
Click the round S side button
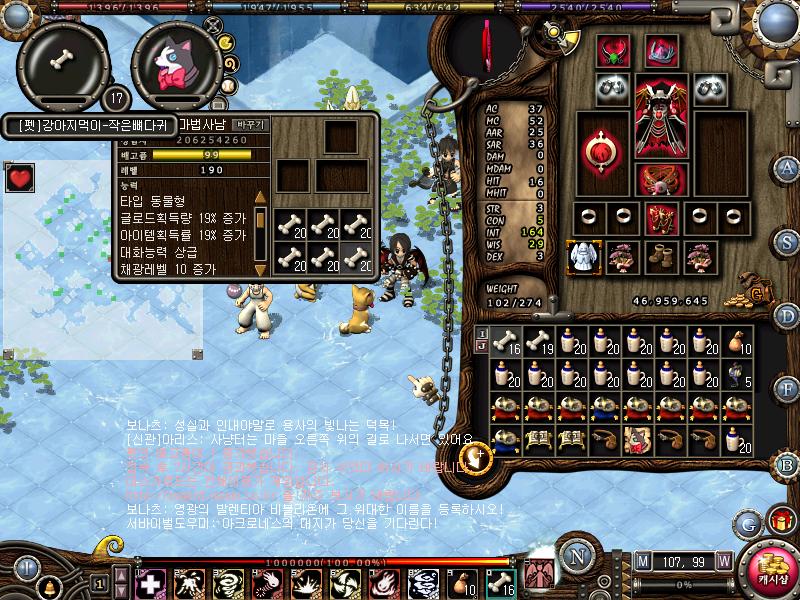(787, 241)
